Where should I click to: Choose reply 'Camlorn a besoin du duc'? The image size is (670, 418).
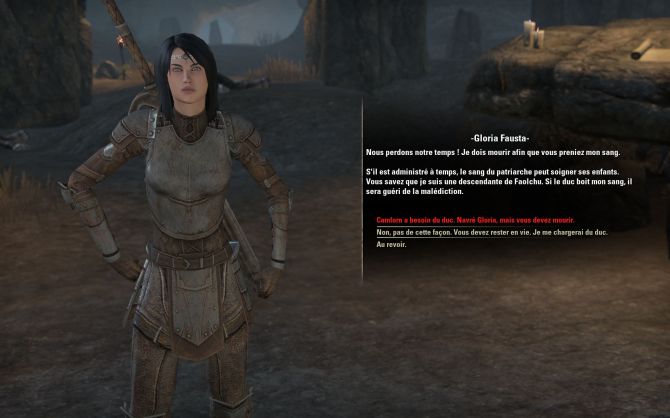pos(475,219)
